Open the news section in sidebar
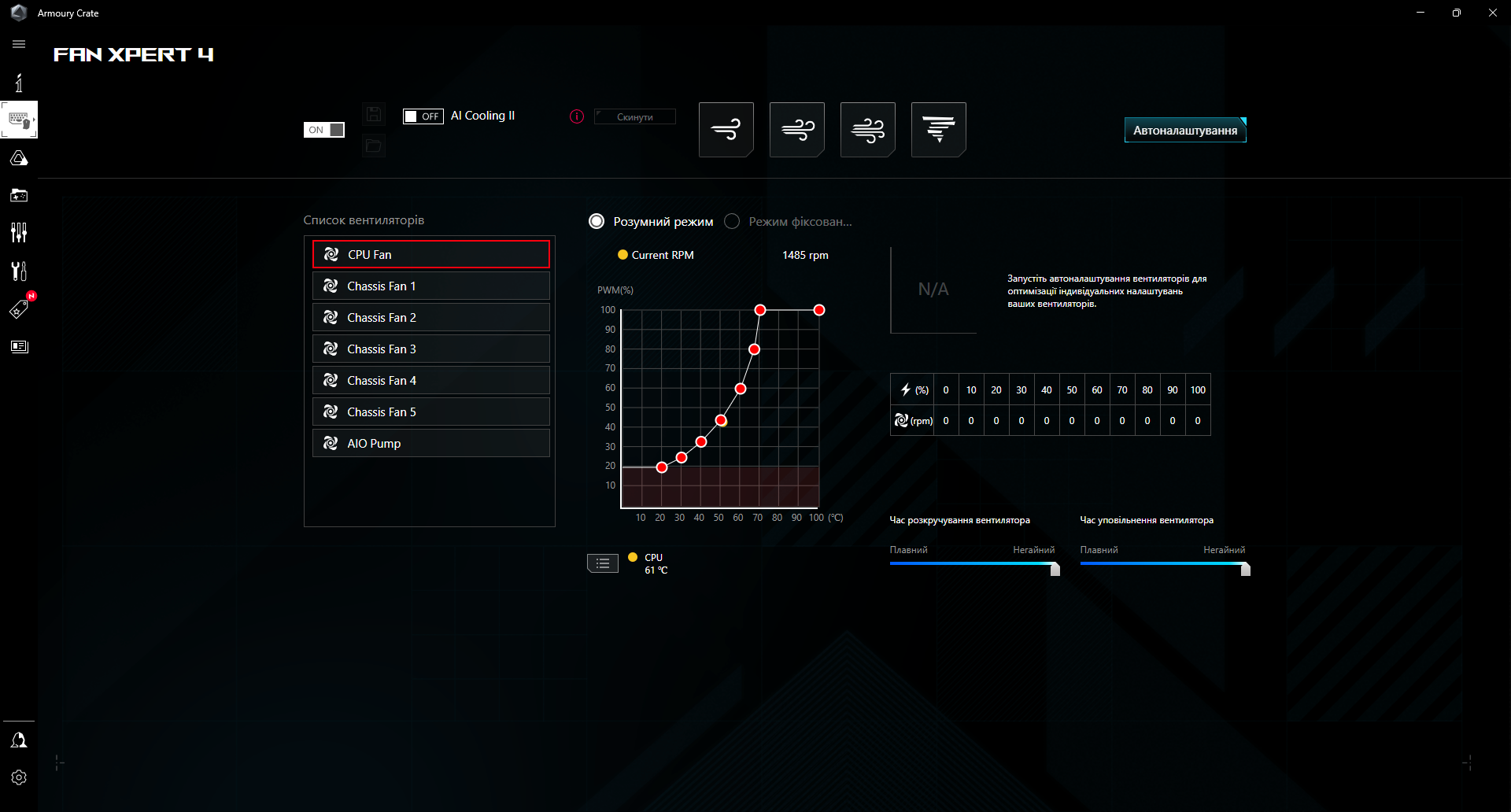 19,346
